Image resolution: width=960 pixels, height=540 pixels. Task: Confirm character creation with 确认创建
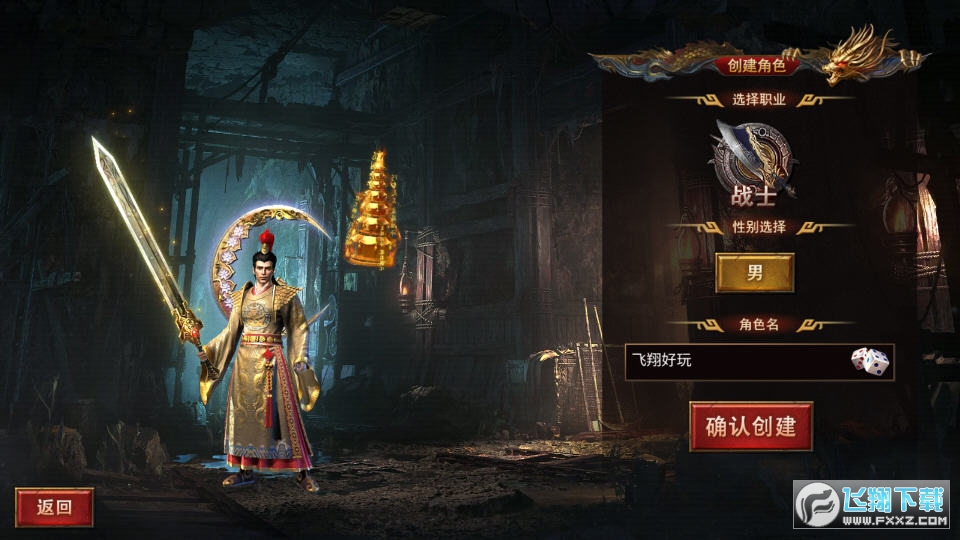[751, 427]
